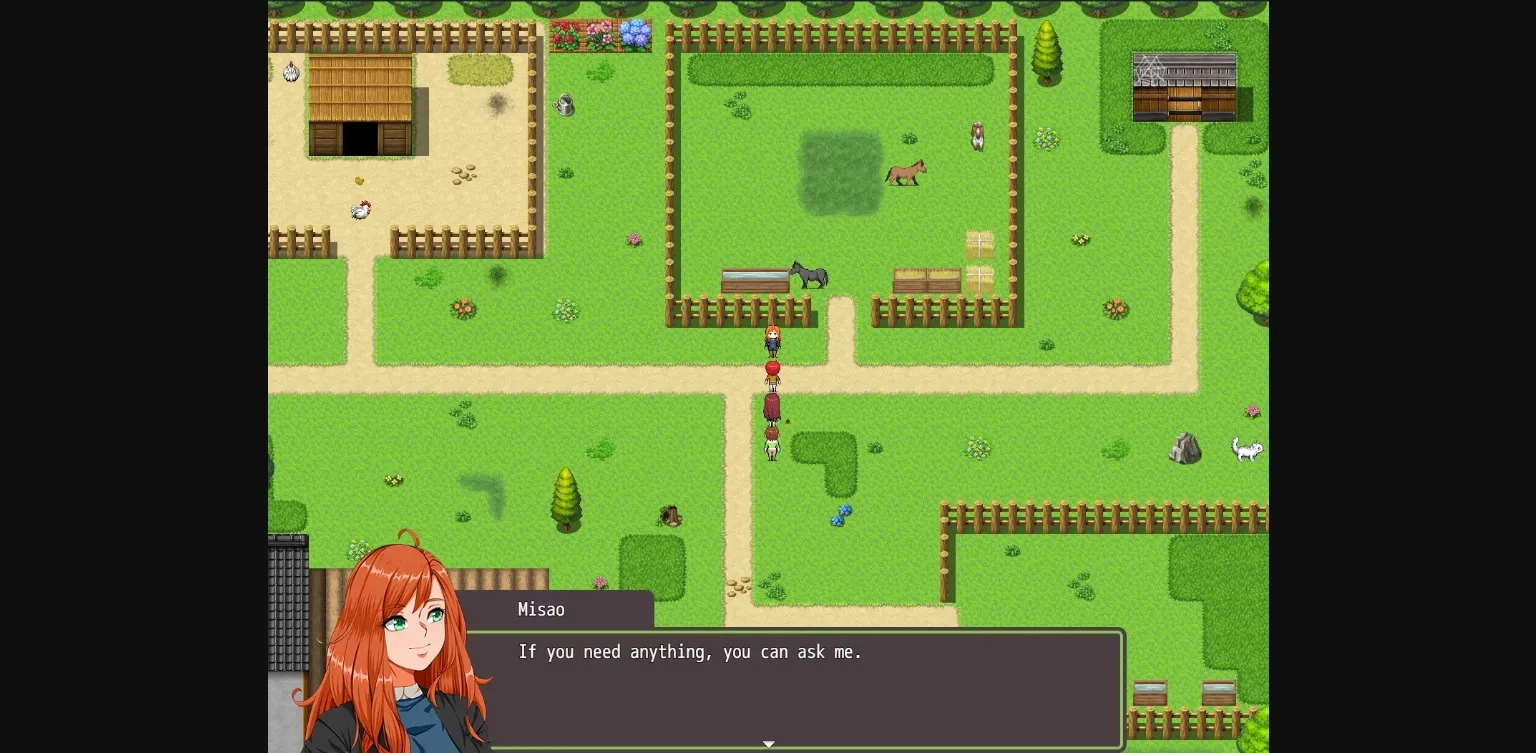The image size is (1536, 753).
Task: Click the flower garden plot at the top
Action: click(x=601, y=33)
